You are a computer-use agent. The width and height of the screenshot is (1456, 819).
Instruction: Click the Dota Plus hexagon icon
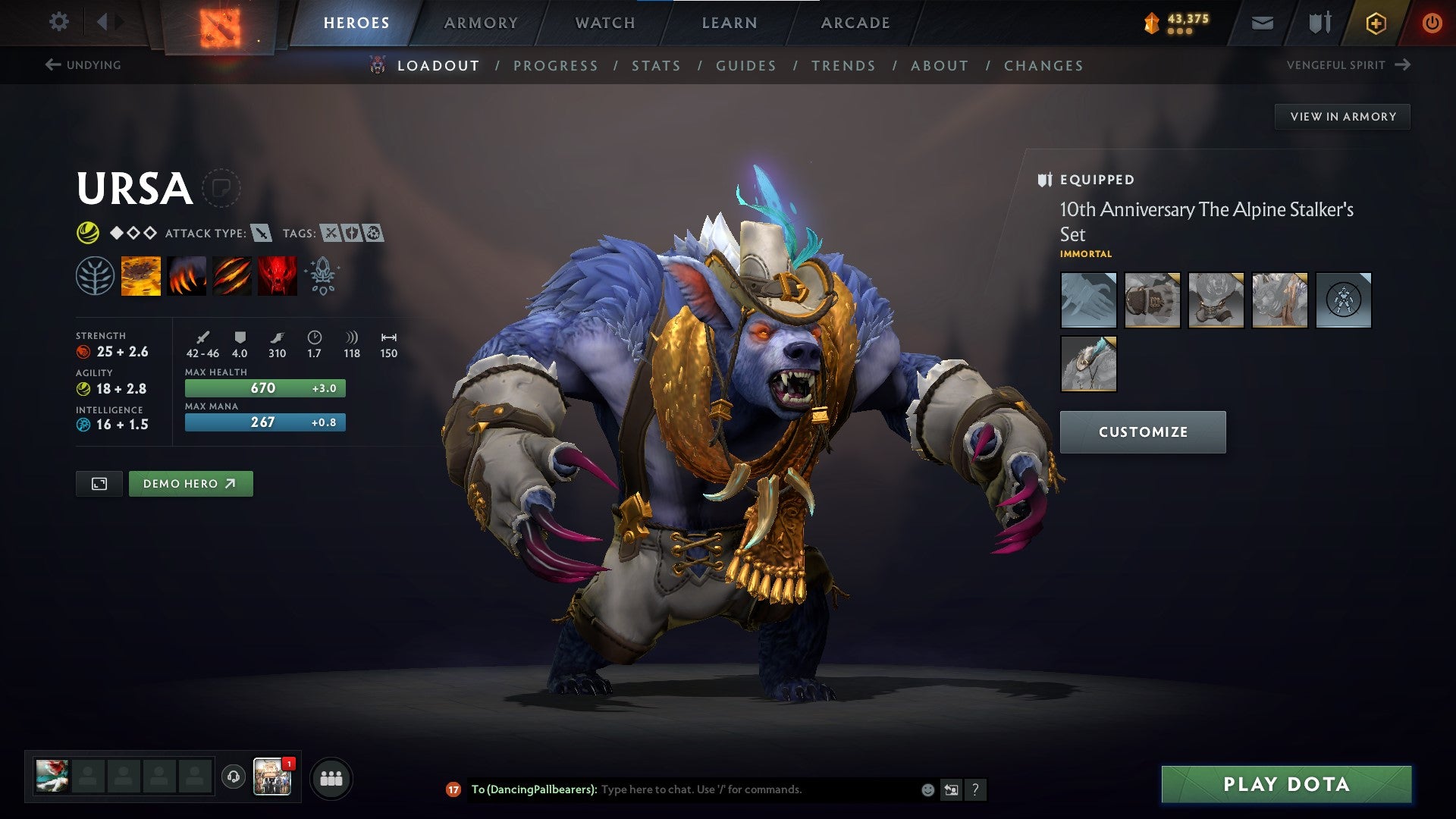click(1377, 23)
